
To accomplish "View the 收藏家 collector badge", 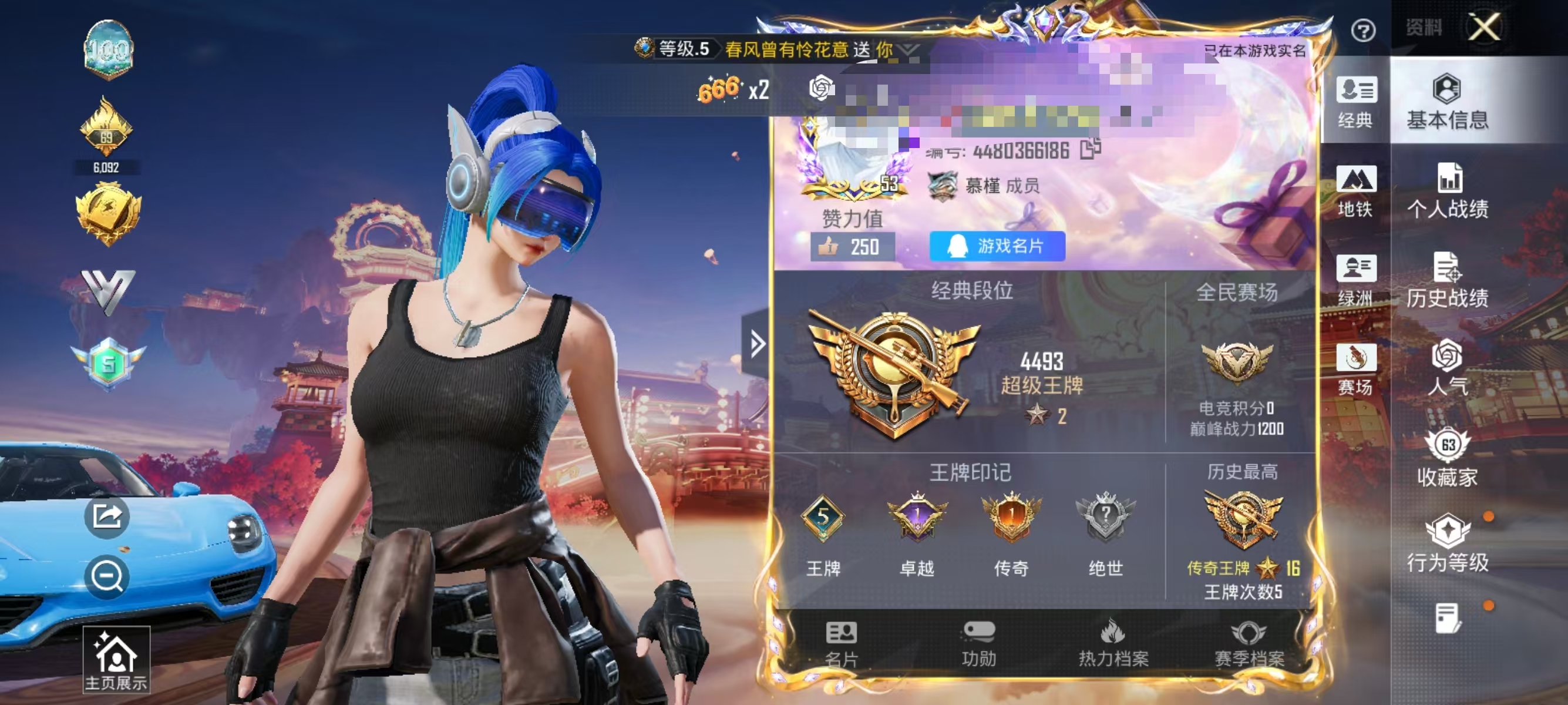I will [1448, 456].
